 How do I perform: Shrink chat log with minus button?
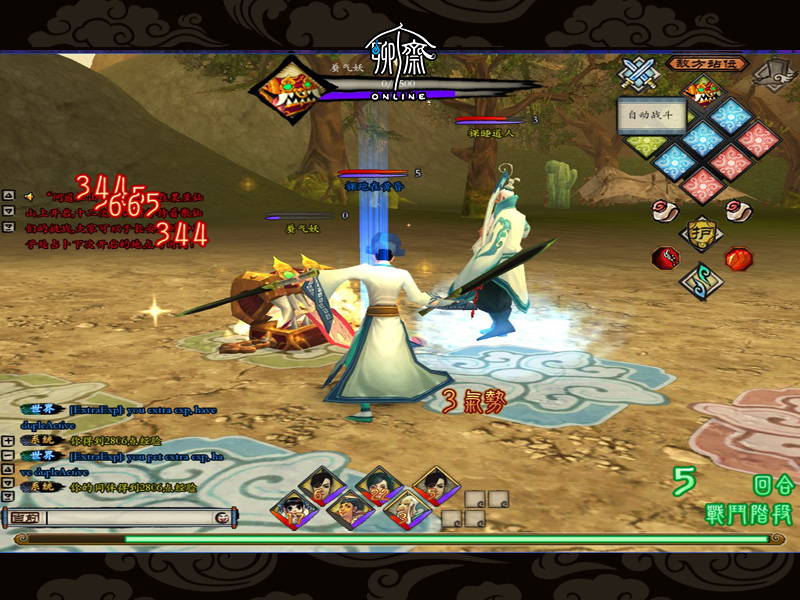[x=8, y=455]
